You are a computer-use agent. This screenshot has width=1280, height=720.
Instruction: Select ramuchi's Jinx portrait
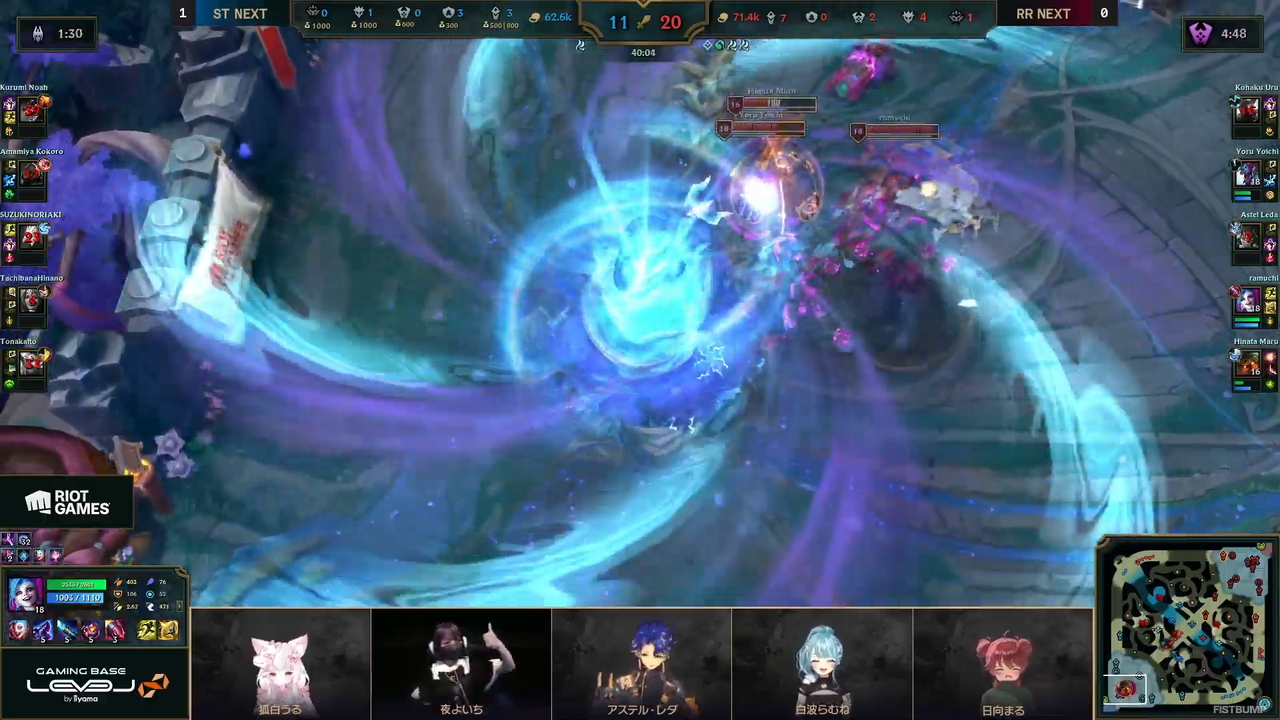(x=1247, y=300)
